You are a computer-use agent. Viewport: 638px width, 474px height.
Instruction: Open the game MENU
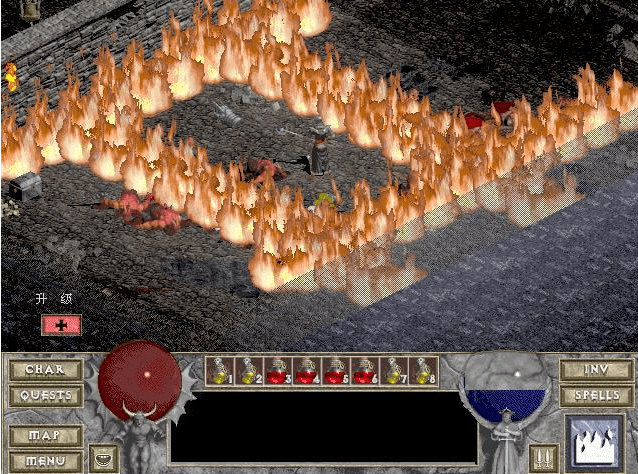click(x=45, y=461)
